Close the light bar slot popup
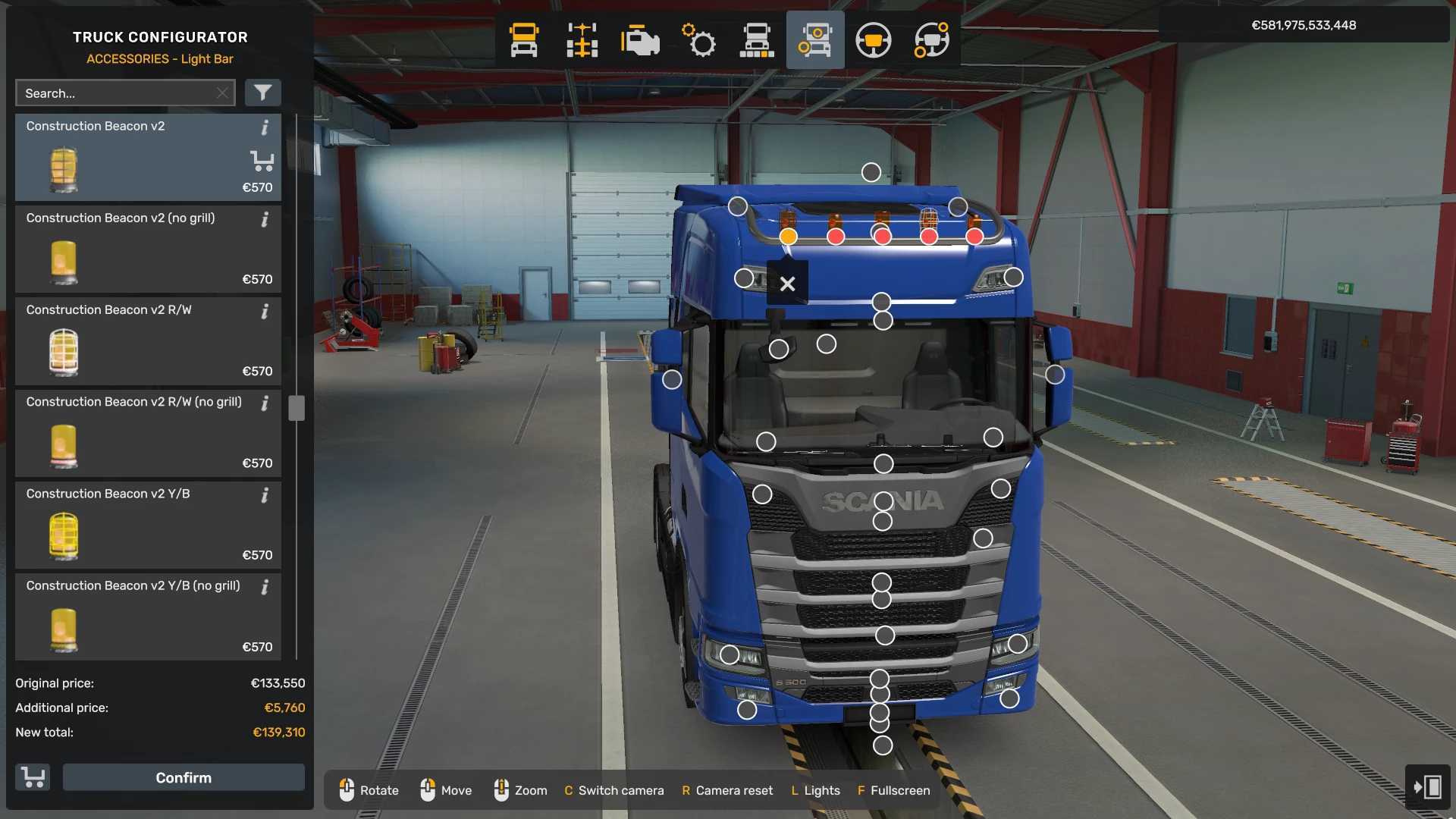Viewport: 1456px width, 819px height. 787,284
